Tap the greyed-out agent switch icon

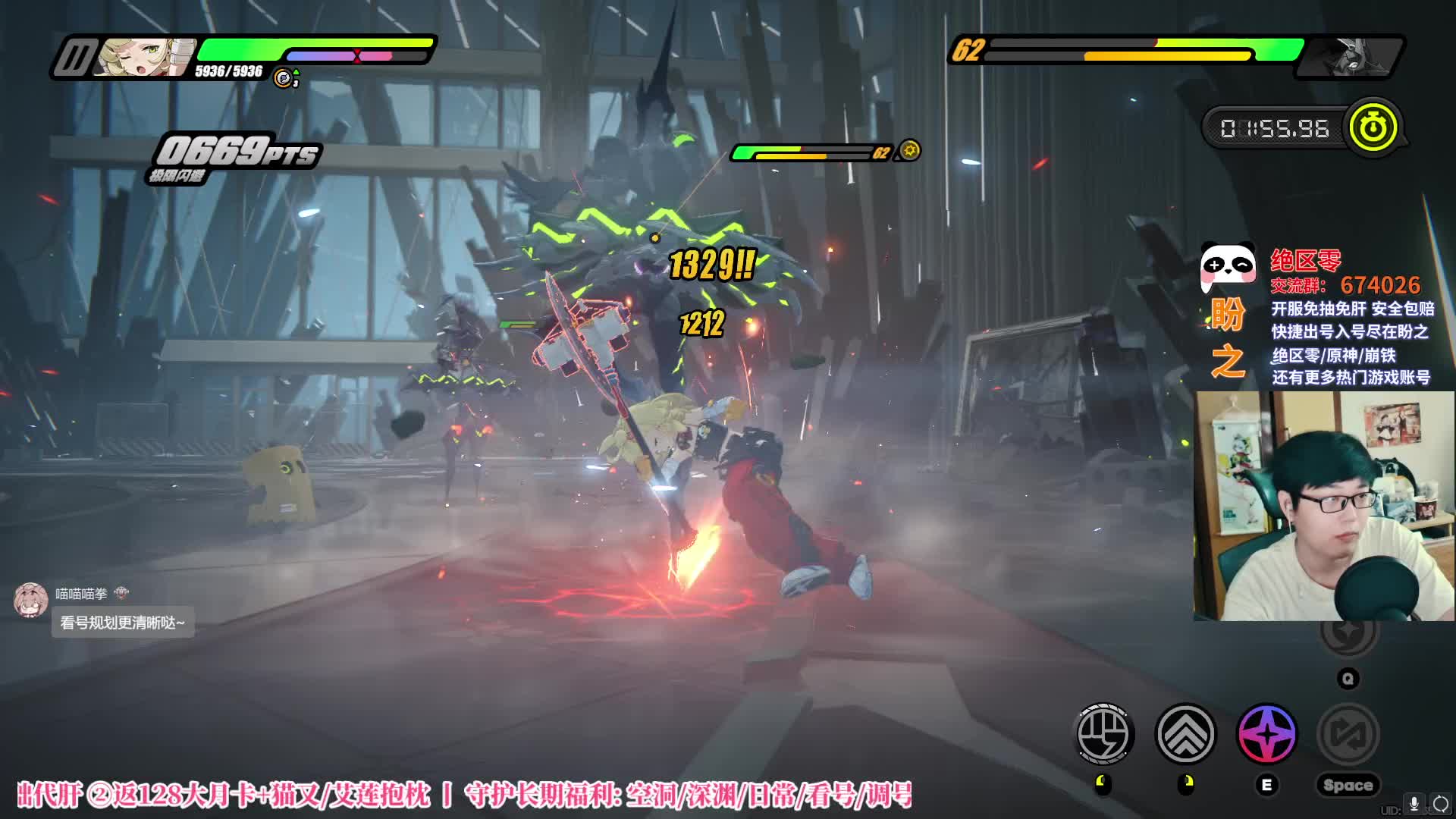pyautogui.click(x=1348, y=733)
